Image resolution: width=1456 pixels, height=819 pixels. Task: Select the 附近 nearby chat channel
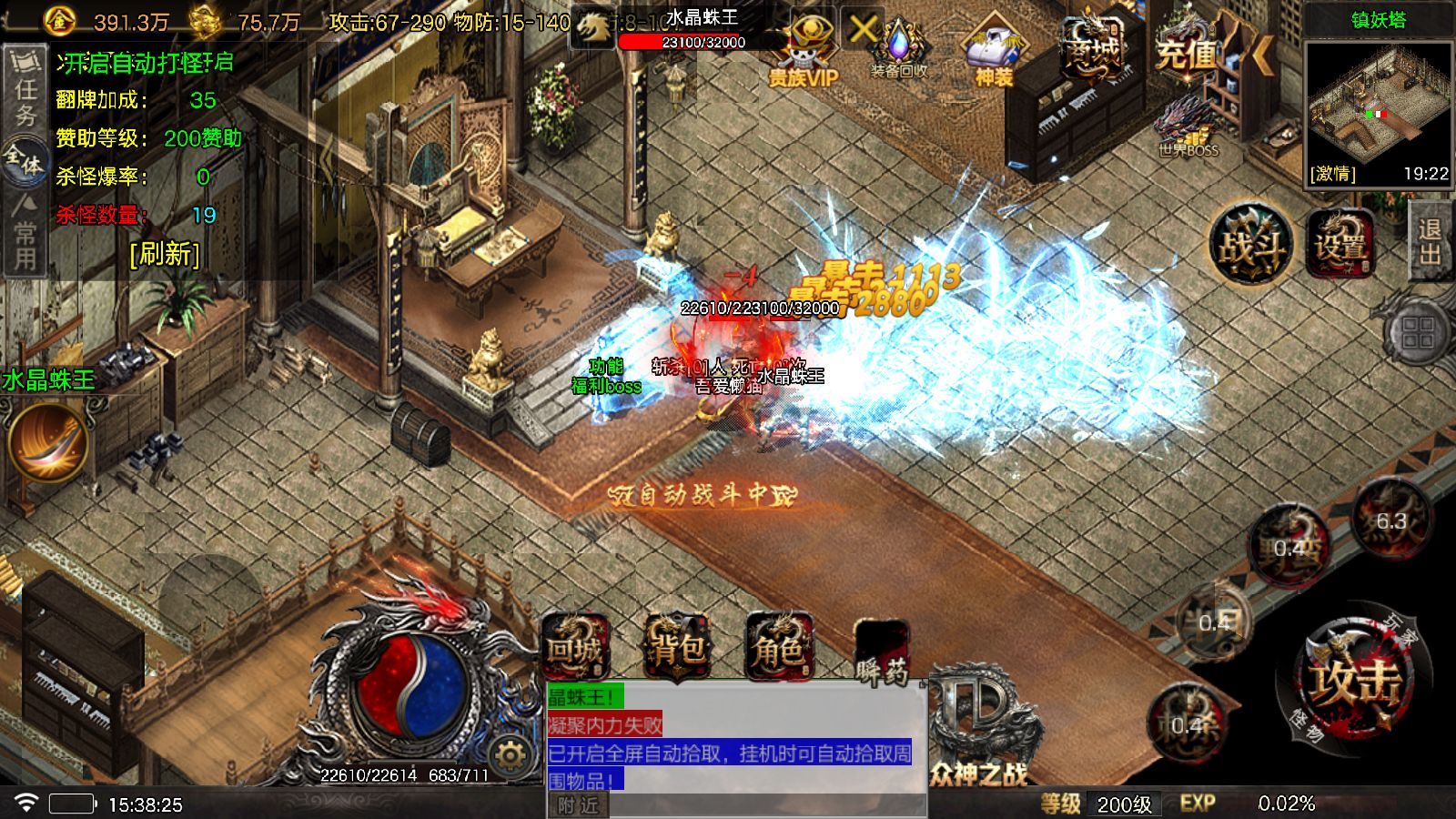point(579,805)
